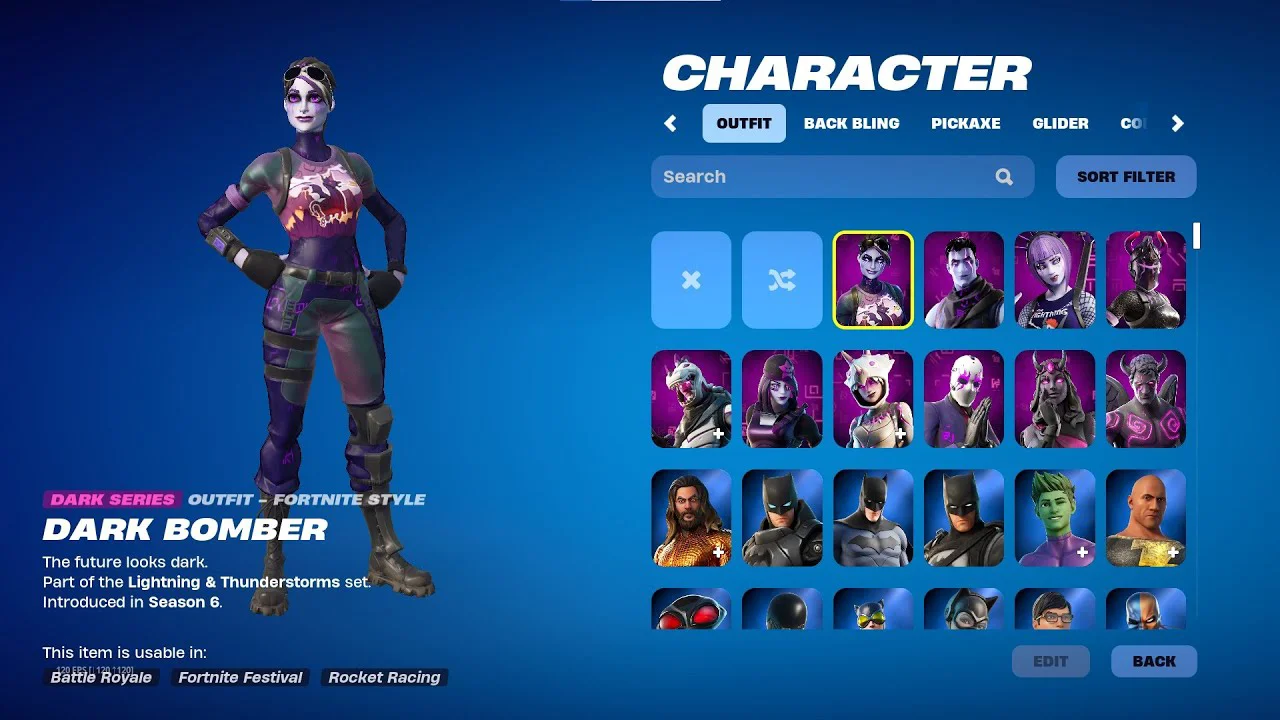This screenshot has height=720, width=1280.
Task: Select the Glider category tab
Action: (1060, 124)
